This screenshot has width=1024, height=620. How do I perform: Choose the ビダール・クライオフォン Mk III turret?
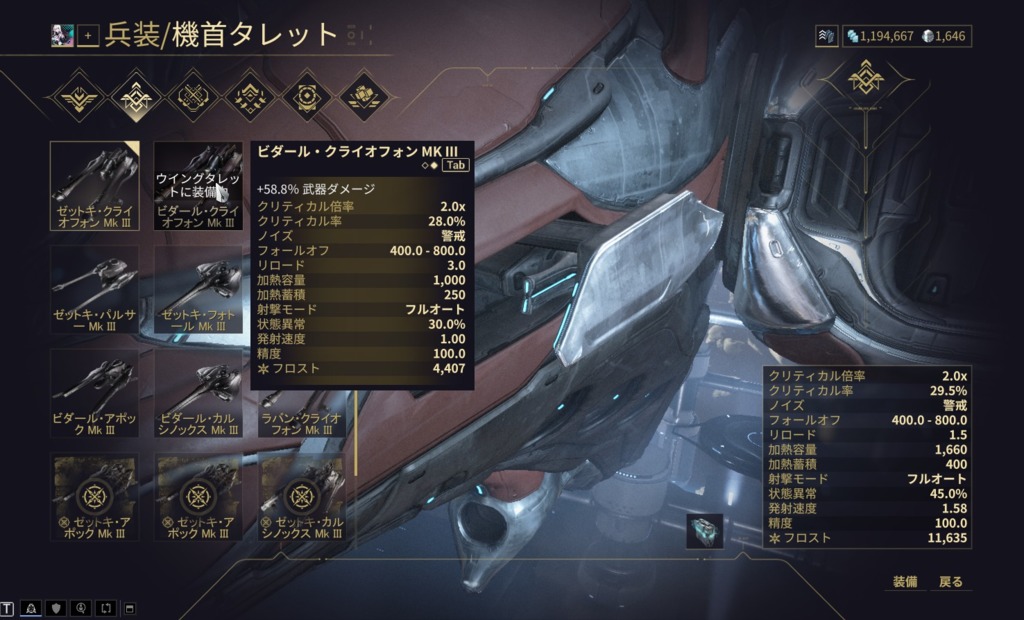coord(198,185)
